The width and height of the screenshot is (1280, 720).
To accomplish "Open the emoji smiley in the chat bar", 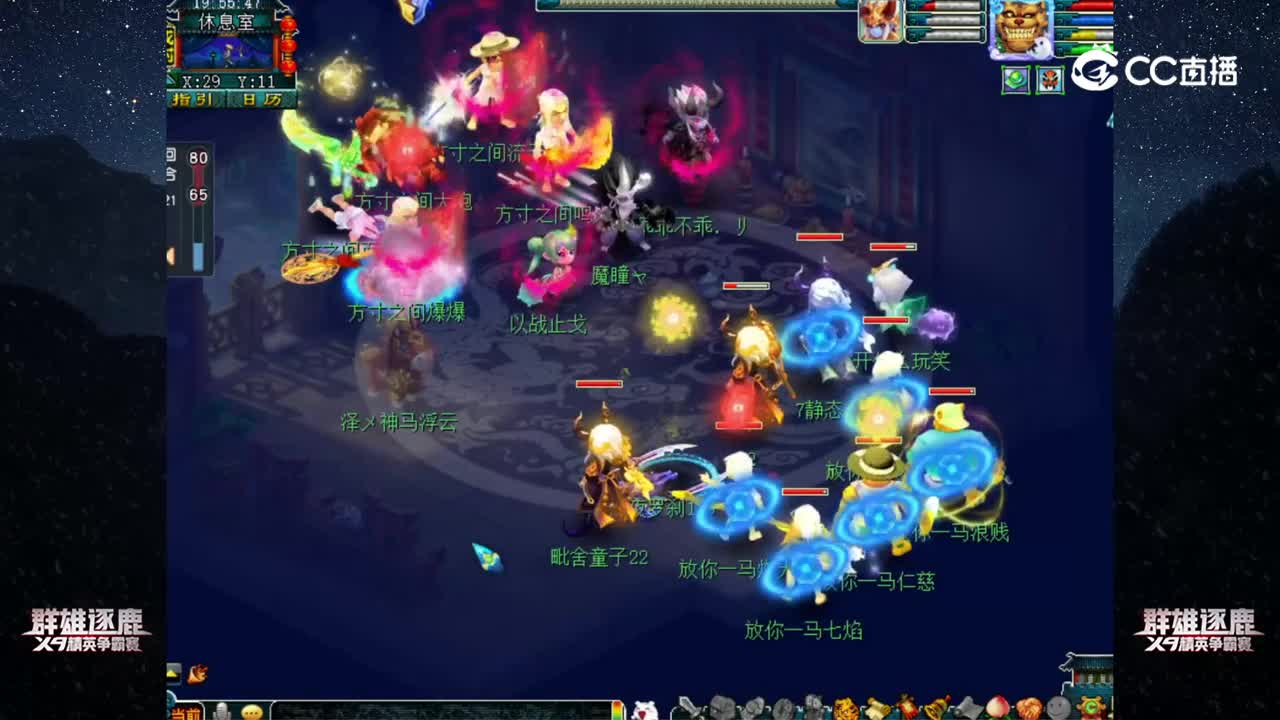I will (x=252, y=712).
